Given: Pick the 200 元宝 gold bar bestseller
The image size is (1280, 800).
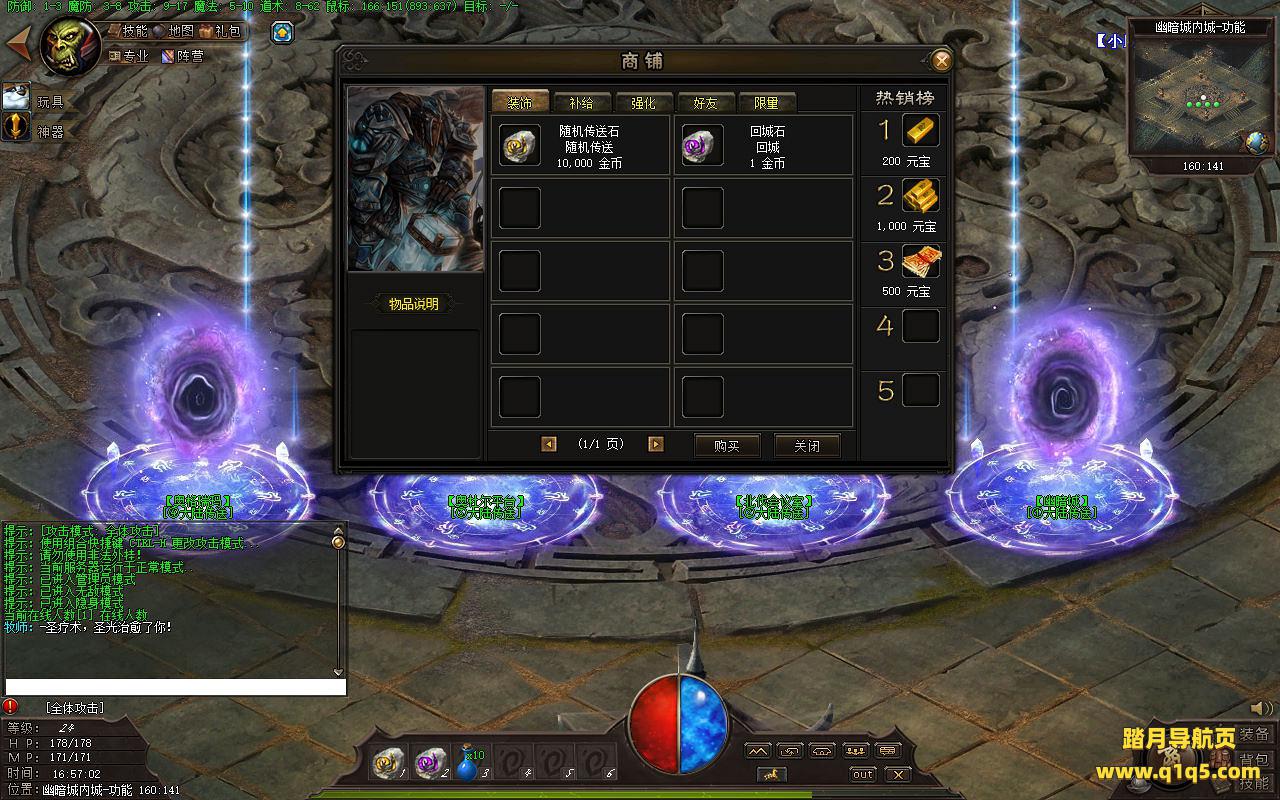Looking at the screenshot, I should (x=920, y=131).
